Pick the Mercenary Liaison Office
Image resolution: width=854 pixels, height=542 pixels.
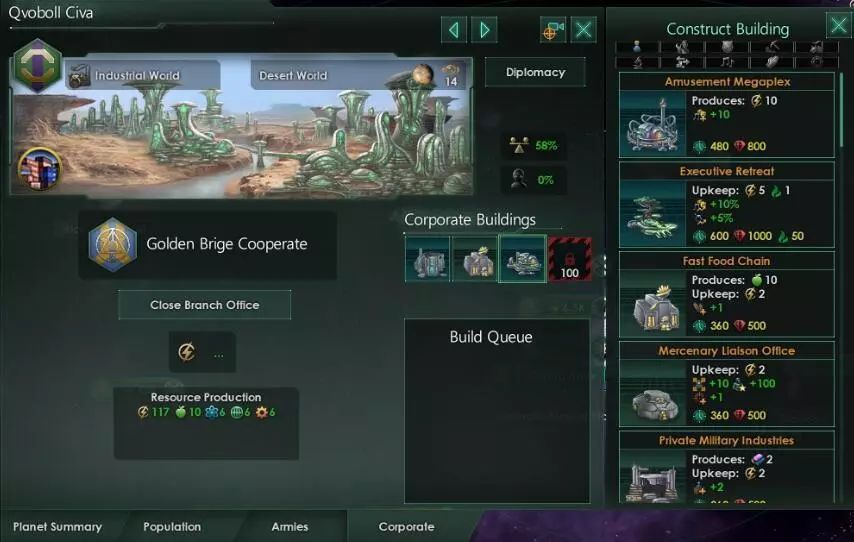tap(727, 386)
